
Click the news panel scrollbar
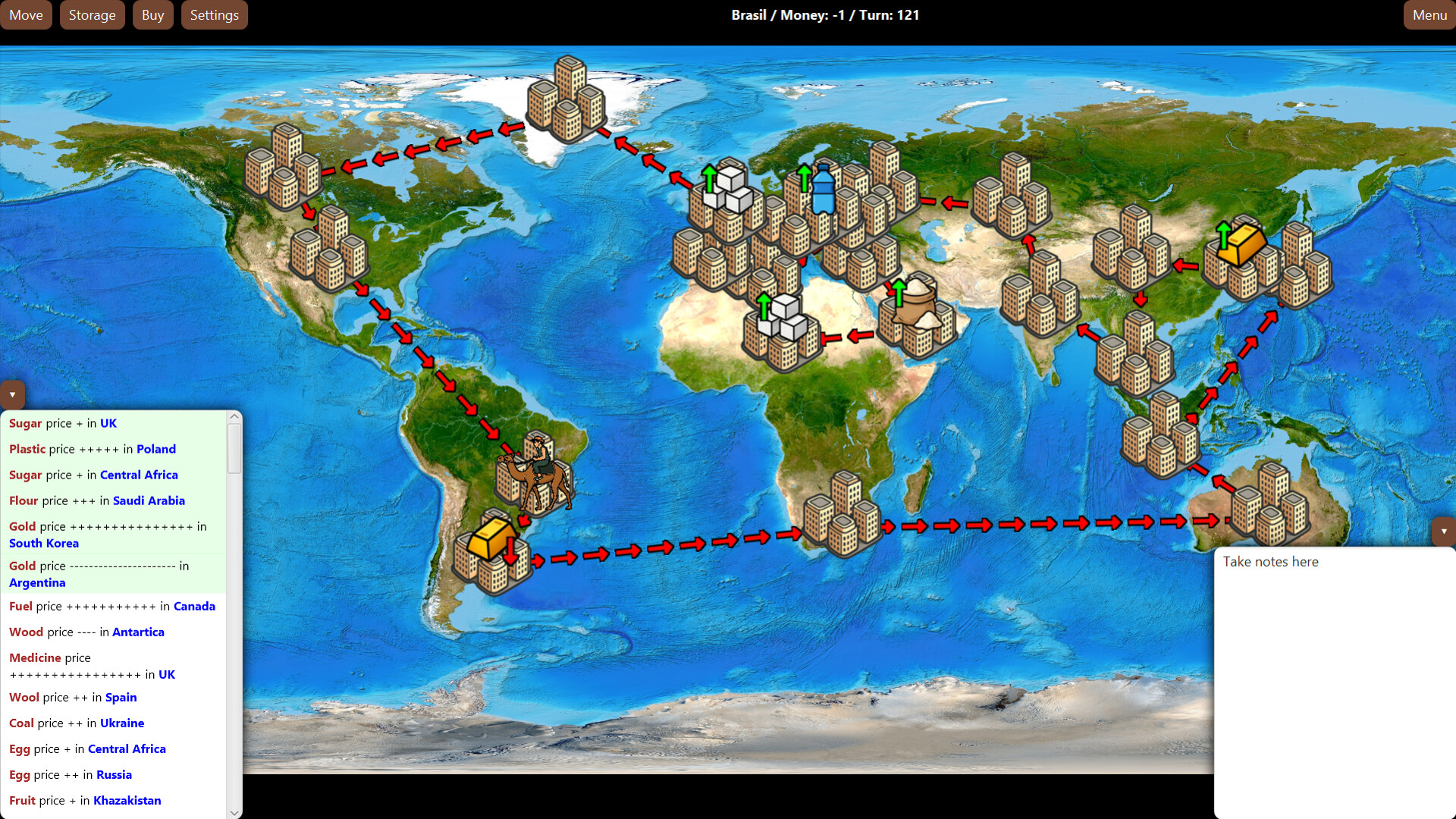coord(234,449)
